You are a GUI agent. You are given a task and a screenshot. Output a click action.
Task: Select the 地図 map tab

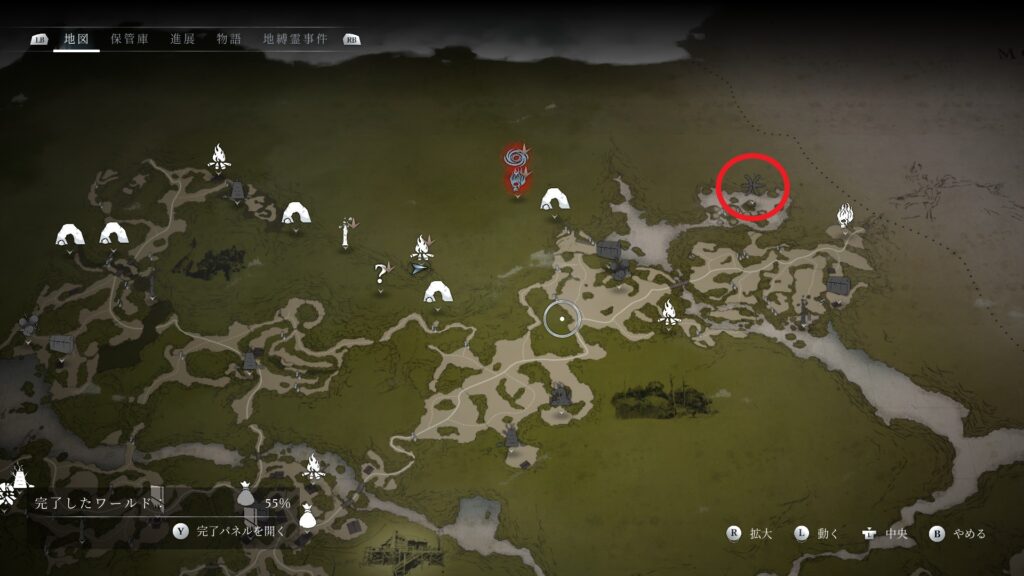pos(77,39)
